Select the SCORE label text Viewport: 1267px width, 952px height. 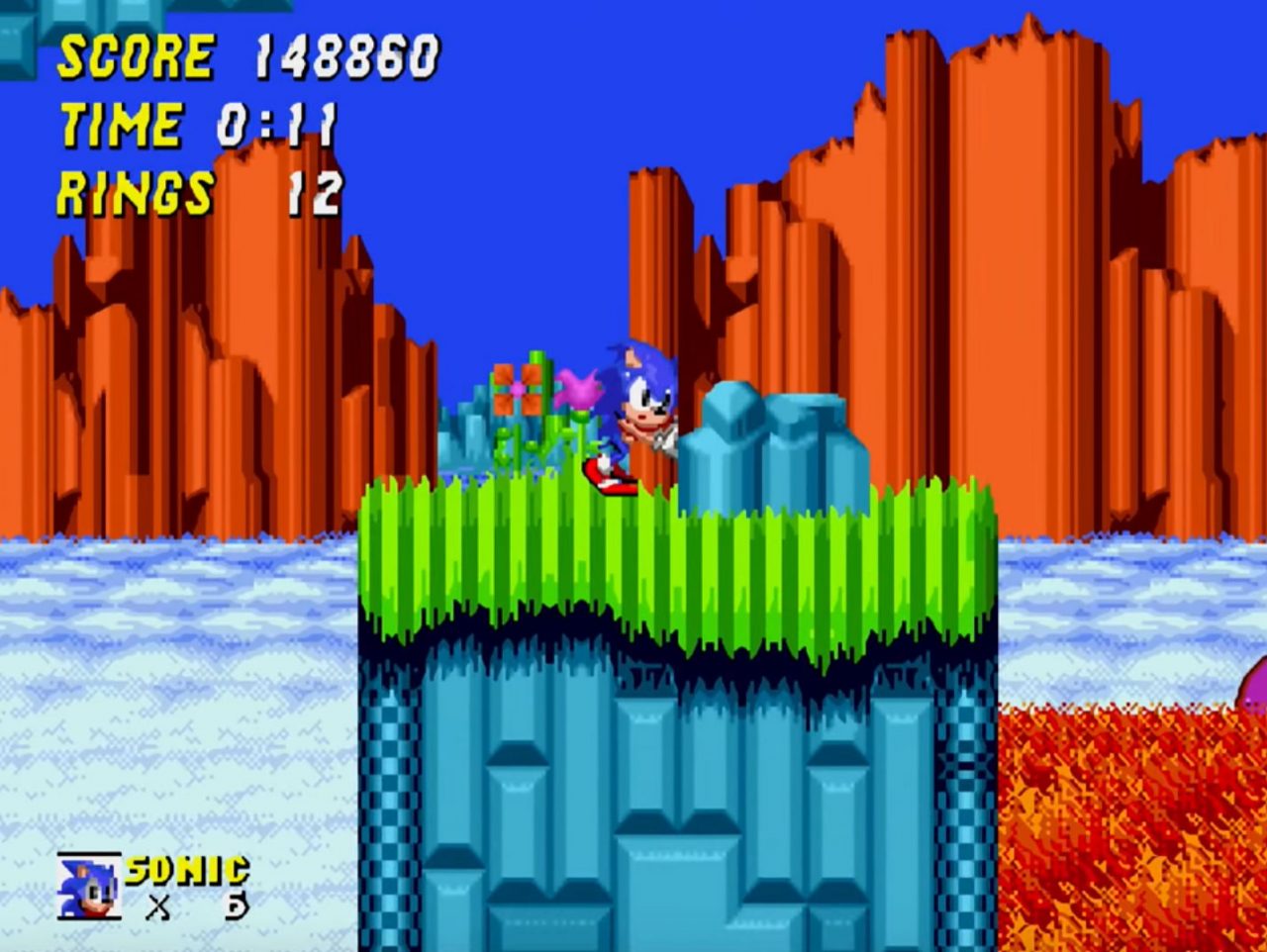pyautogui.click(x=139, y=57)
